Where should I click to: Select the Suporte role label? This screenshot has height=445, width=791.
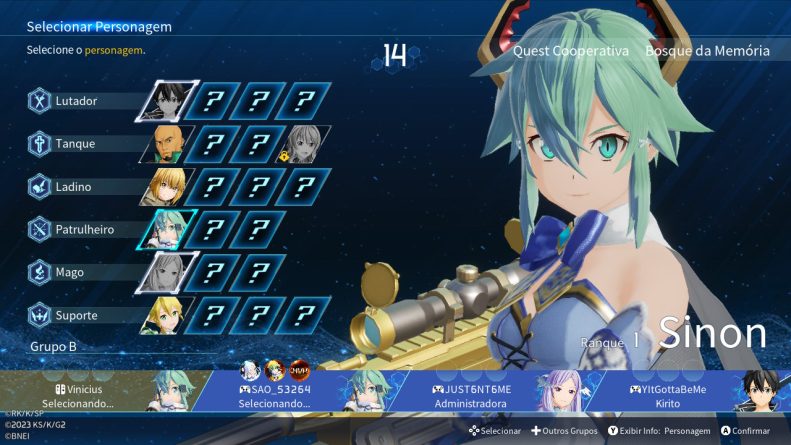pos(77,315)
